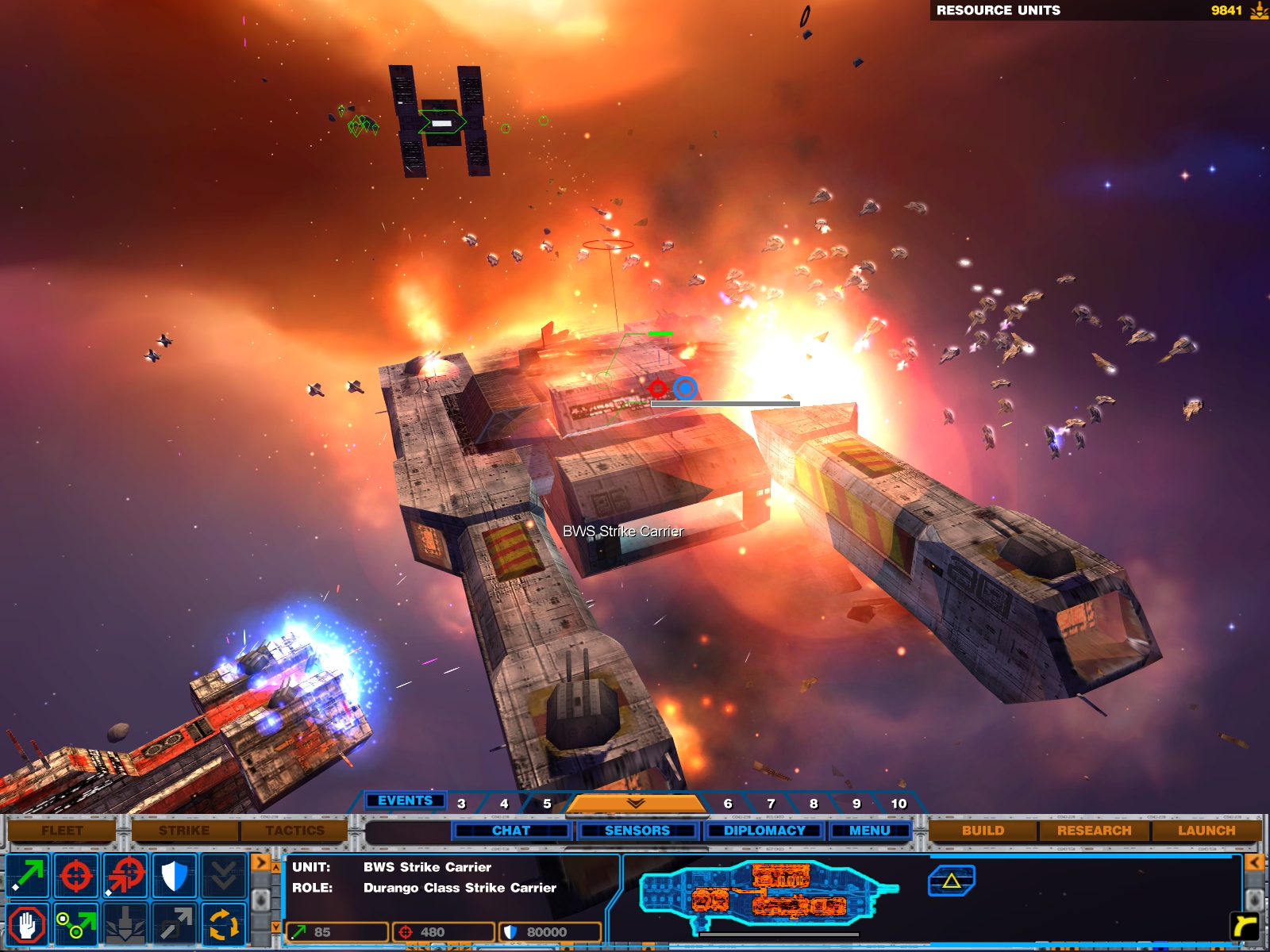The width and height of the screenshot is (1270, 952).
Task: Switch to the Tactics tab
Action: pyautogui.click(x=294, y=831)
